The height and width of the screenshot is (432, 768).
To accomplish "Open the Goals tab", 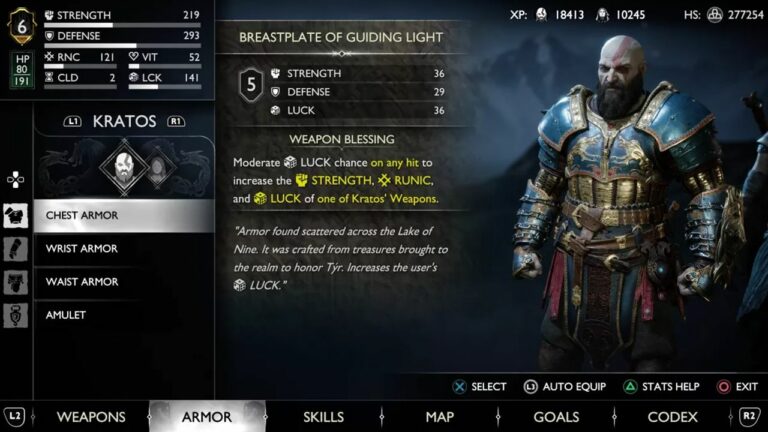I will (x=556, y=417).
